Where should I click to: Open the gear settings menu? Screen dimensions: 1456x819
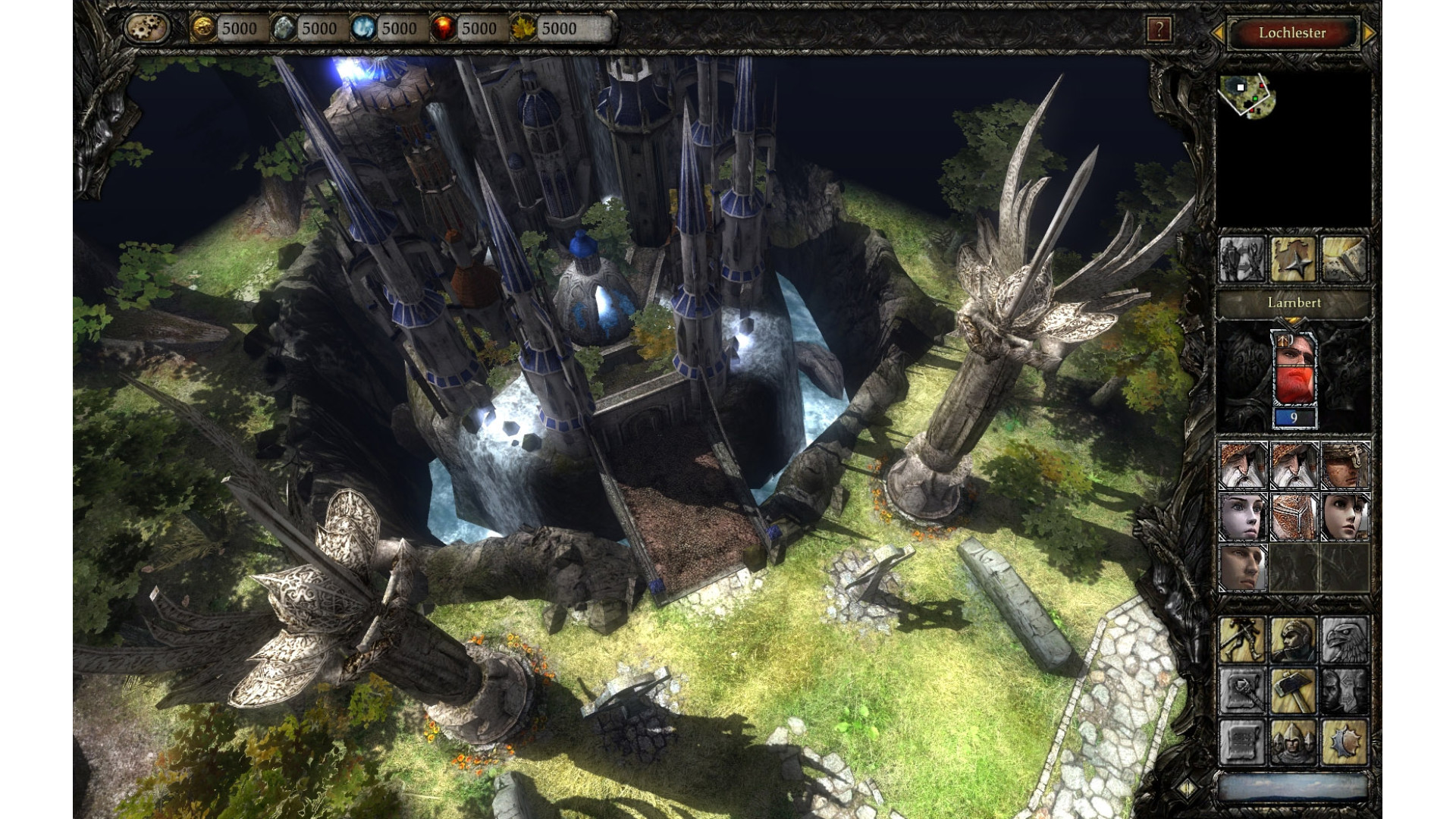(147, 29)
